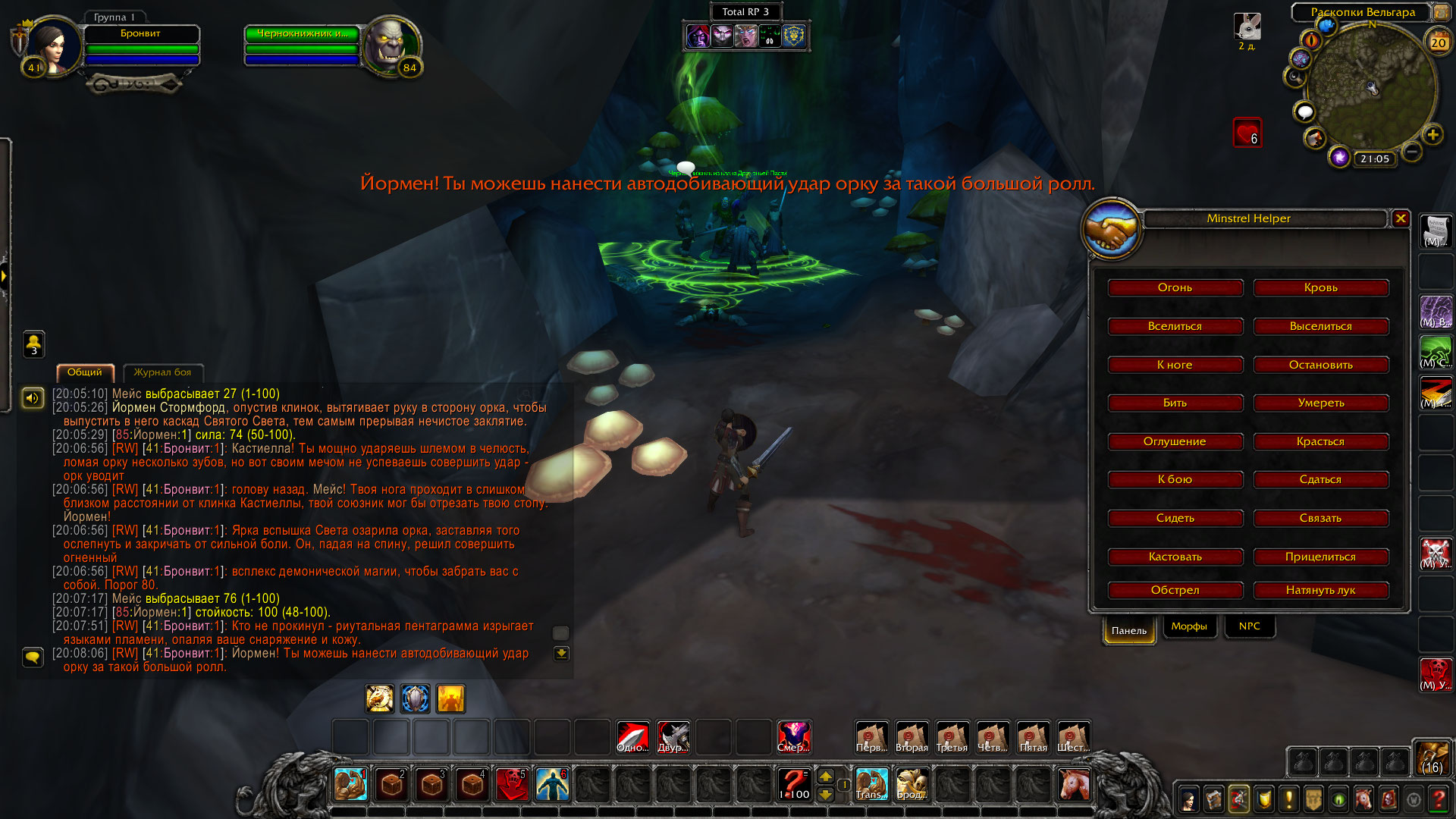
Task: Close the Minstrel Helper window
Action: (x=1400, y=218)
